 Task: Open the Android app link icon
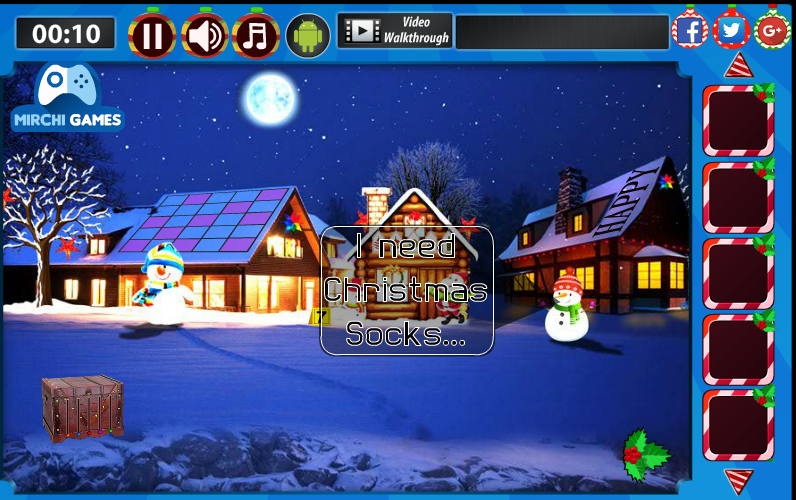point(308,35)
